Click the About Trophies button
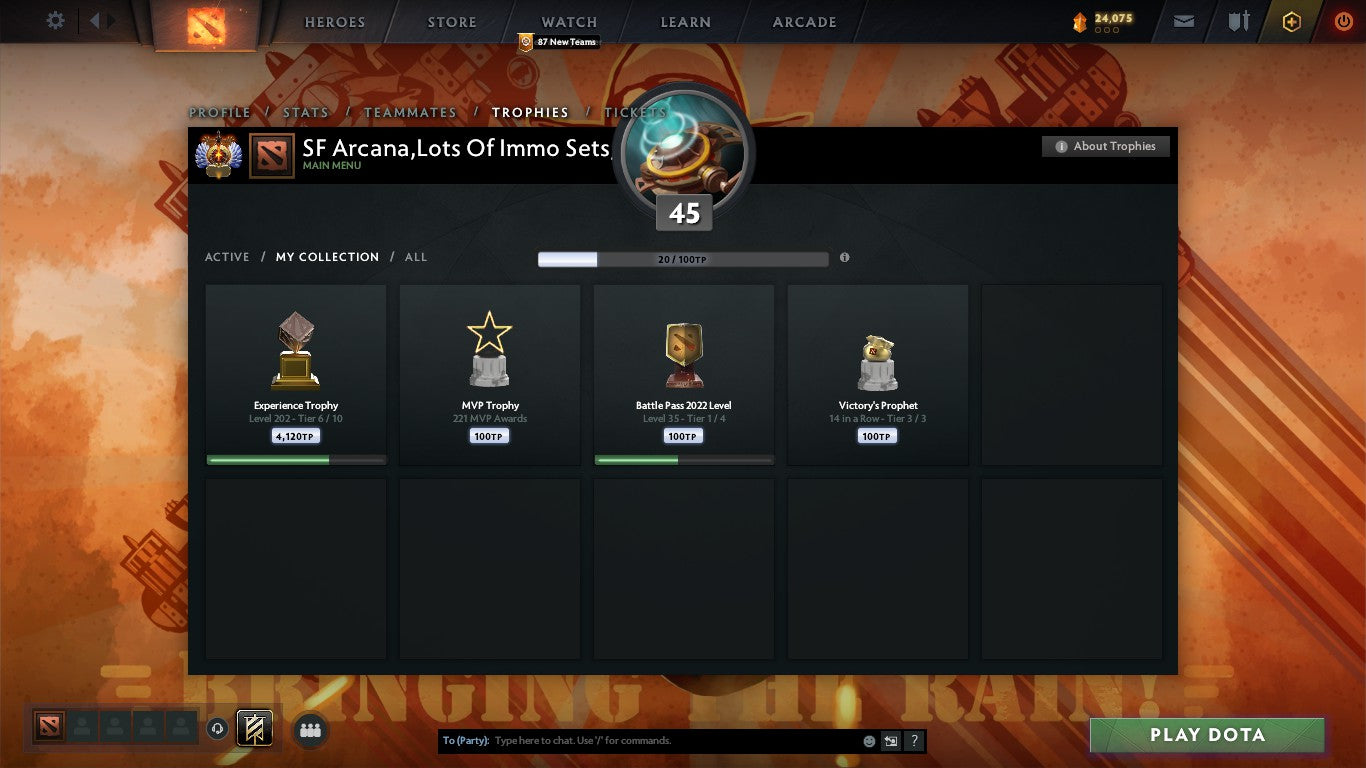Image resolution: width=1366 pixels, height=768 pixels. (x=1105, y=146)
